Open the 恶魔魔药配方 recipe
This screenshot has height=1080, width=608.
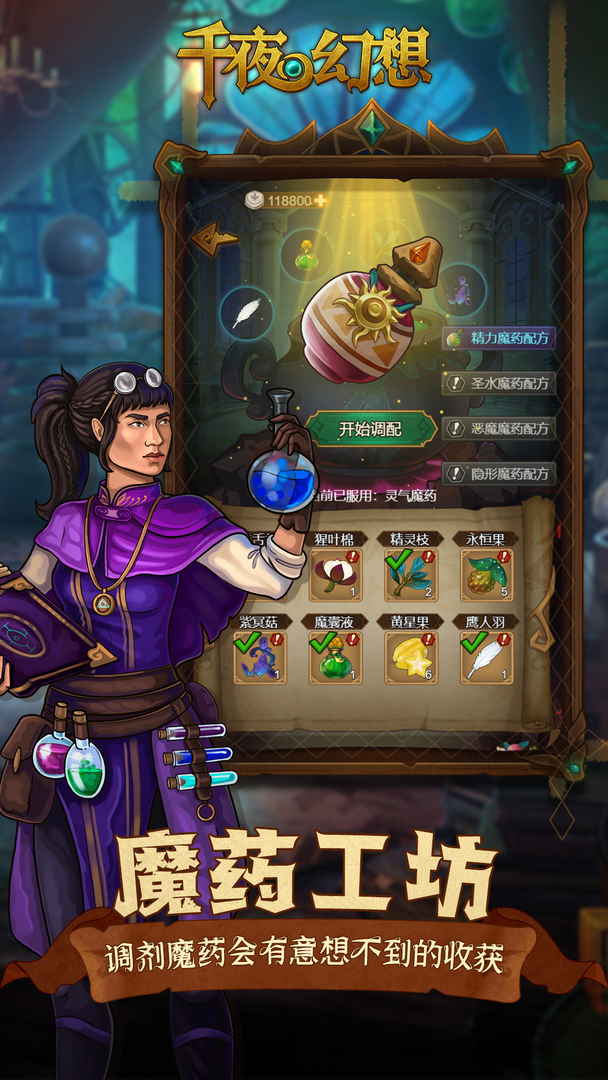499,429
